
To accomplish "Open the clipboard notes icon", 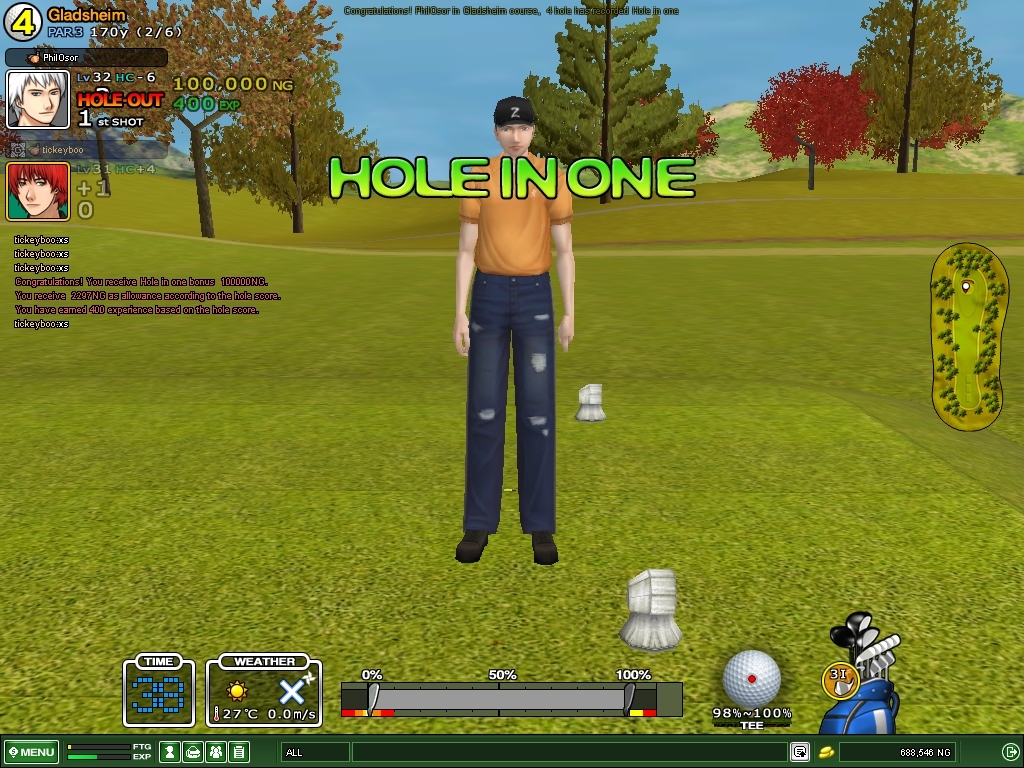I will 238,752.
